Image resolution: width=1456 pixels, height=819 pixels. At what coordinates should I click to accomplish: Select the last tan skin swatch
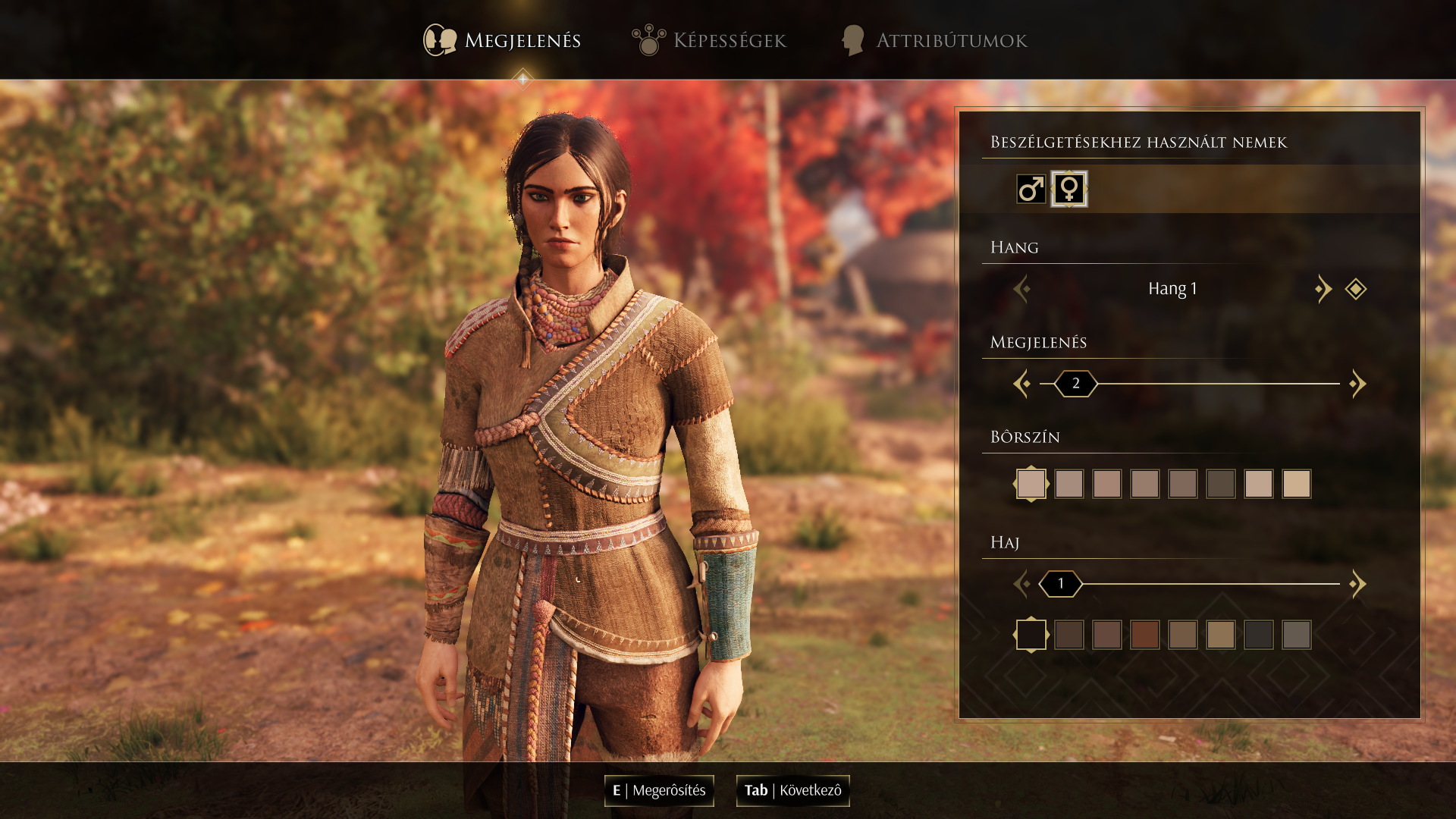[x=1297, y=484]
